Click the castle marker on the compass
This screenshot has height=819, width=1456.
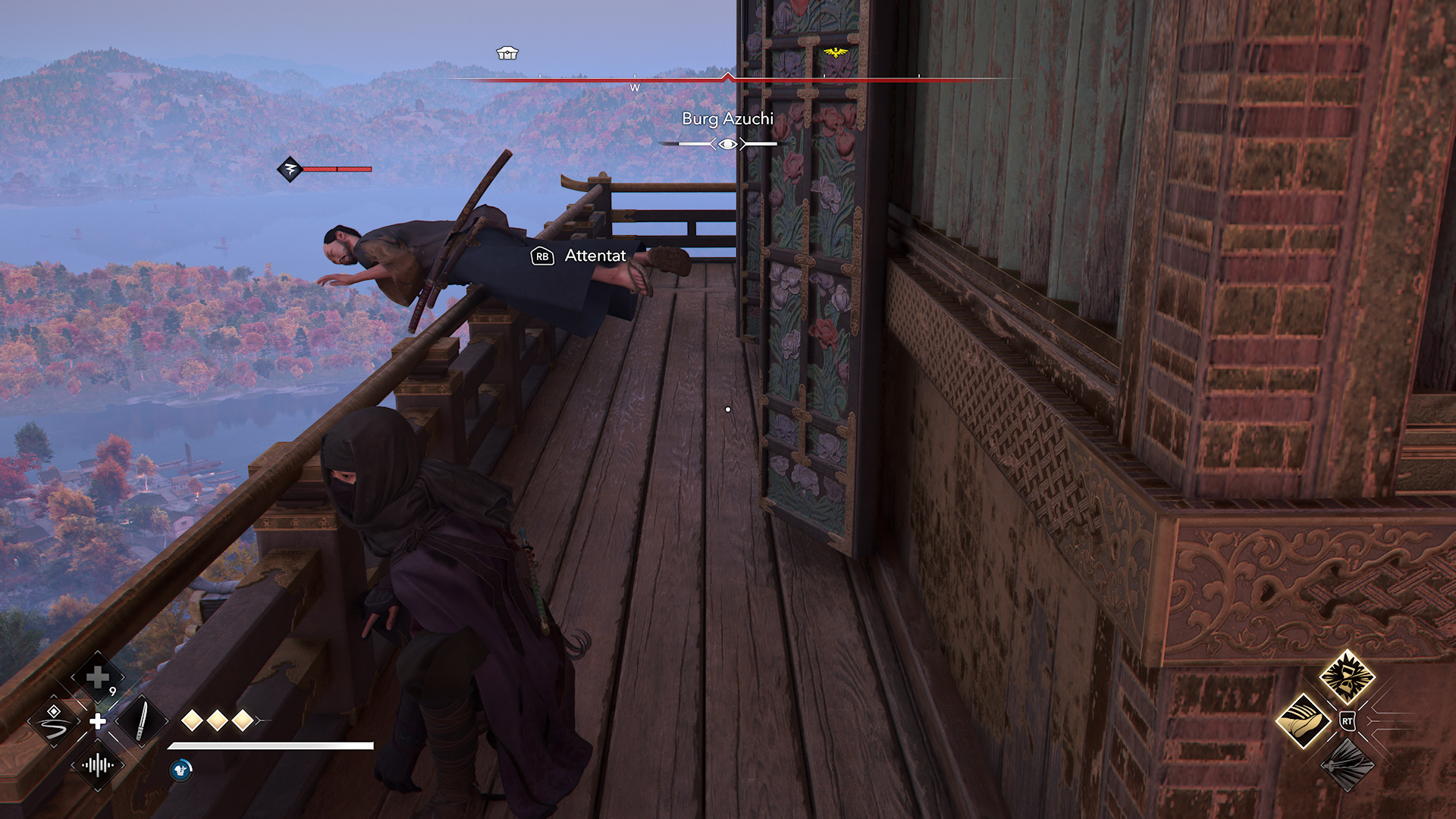tap(507, 52)
